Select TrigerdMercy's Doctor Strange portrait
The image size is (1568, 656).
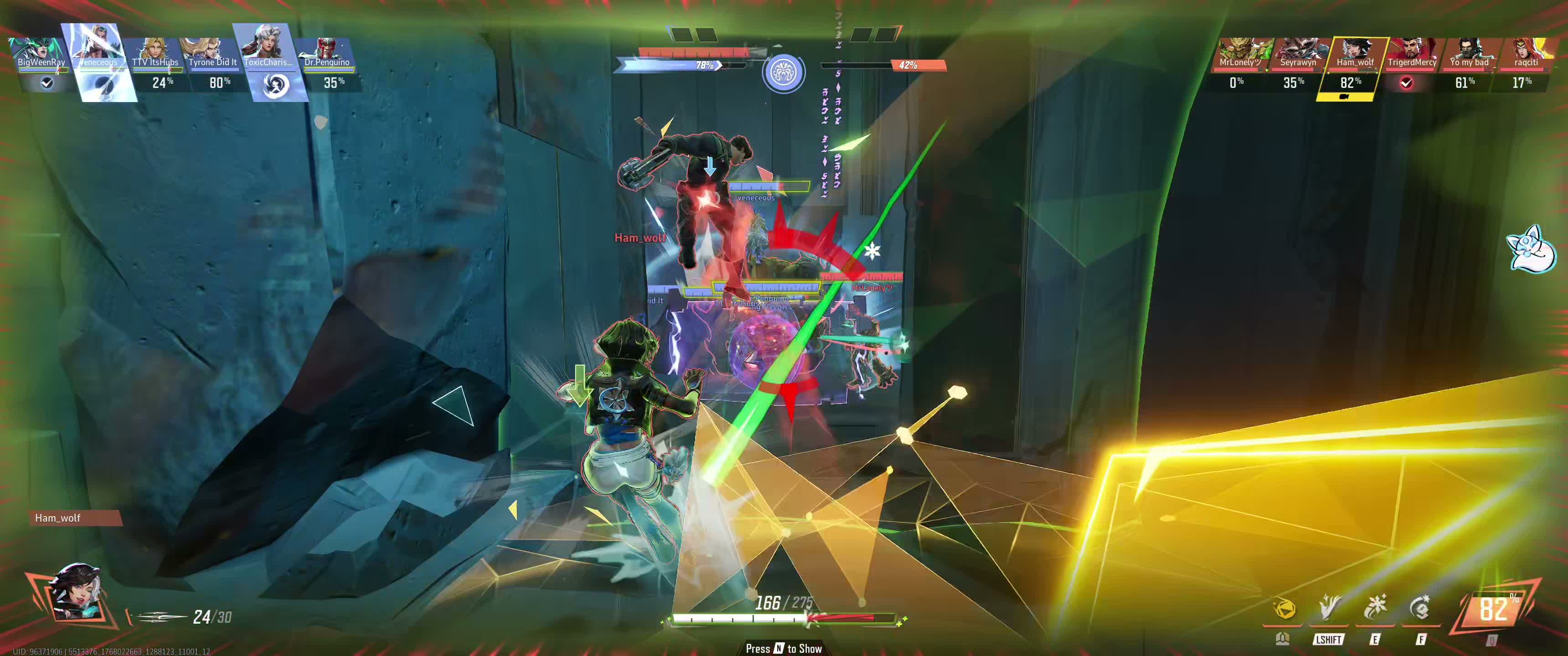click(1412, 52)
